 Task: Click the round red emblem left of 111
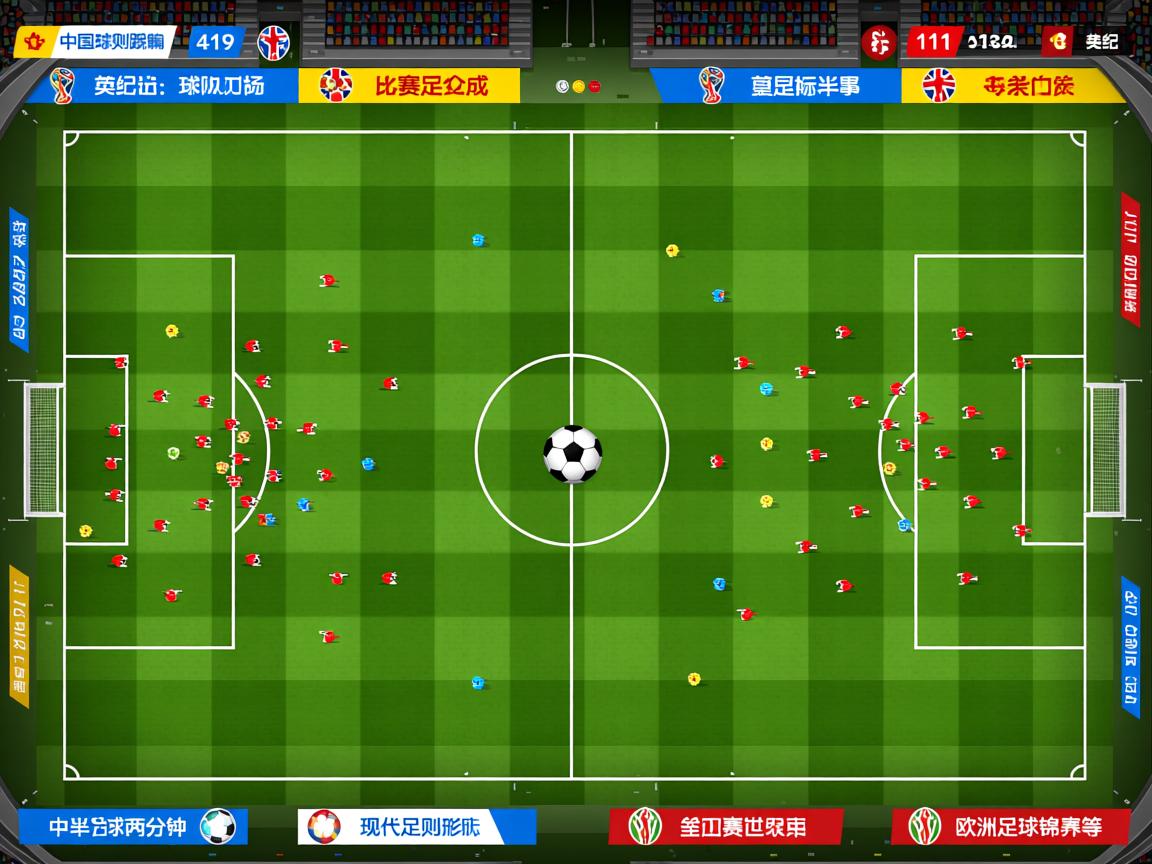click(x=878, y=43)
